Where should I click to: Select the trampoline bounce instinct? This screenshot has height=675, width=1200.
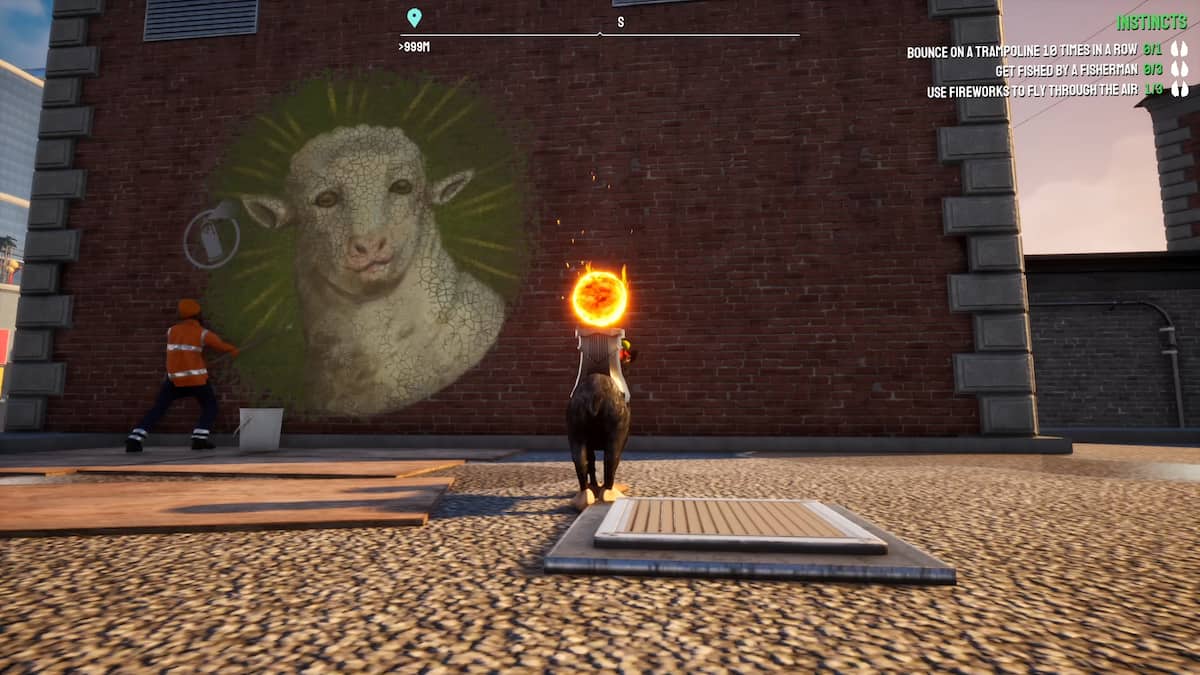tap(1033, 51)
